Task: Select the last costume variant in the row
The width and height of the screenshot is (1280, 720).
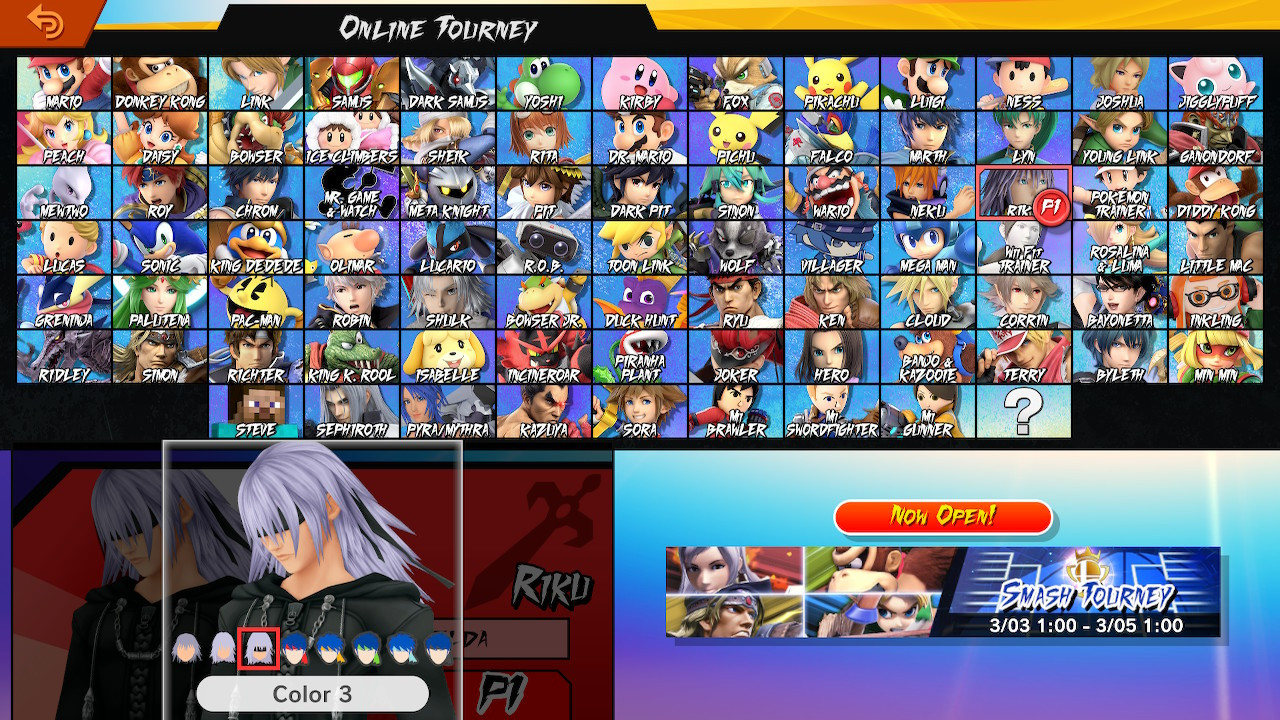Action: [x=438, y=650]
